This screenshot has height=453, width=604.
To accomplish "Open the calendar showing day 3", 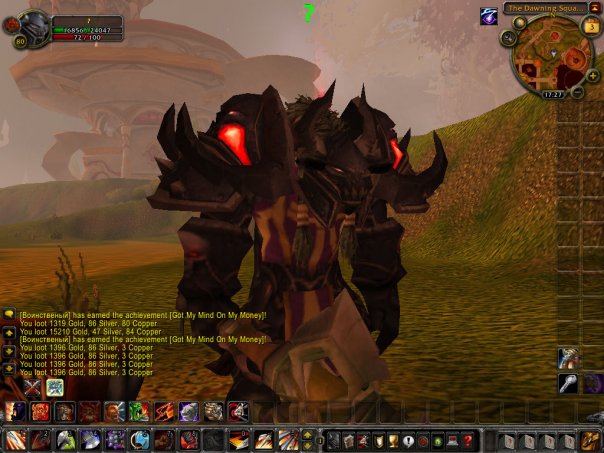I will point(591,26).
